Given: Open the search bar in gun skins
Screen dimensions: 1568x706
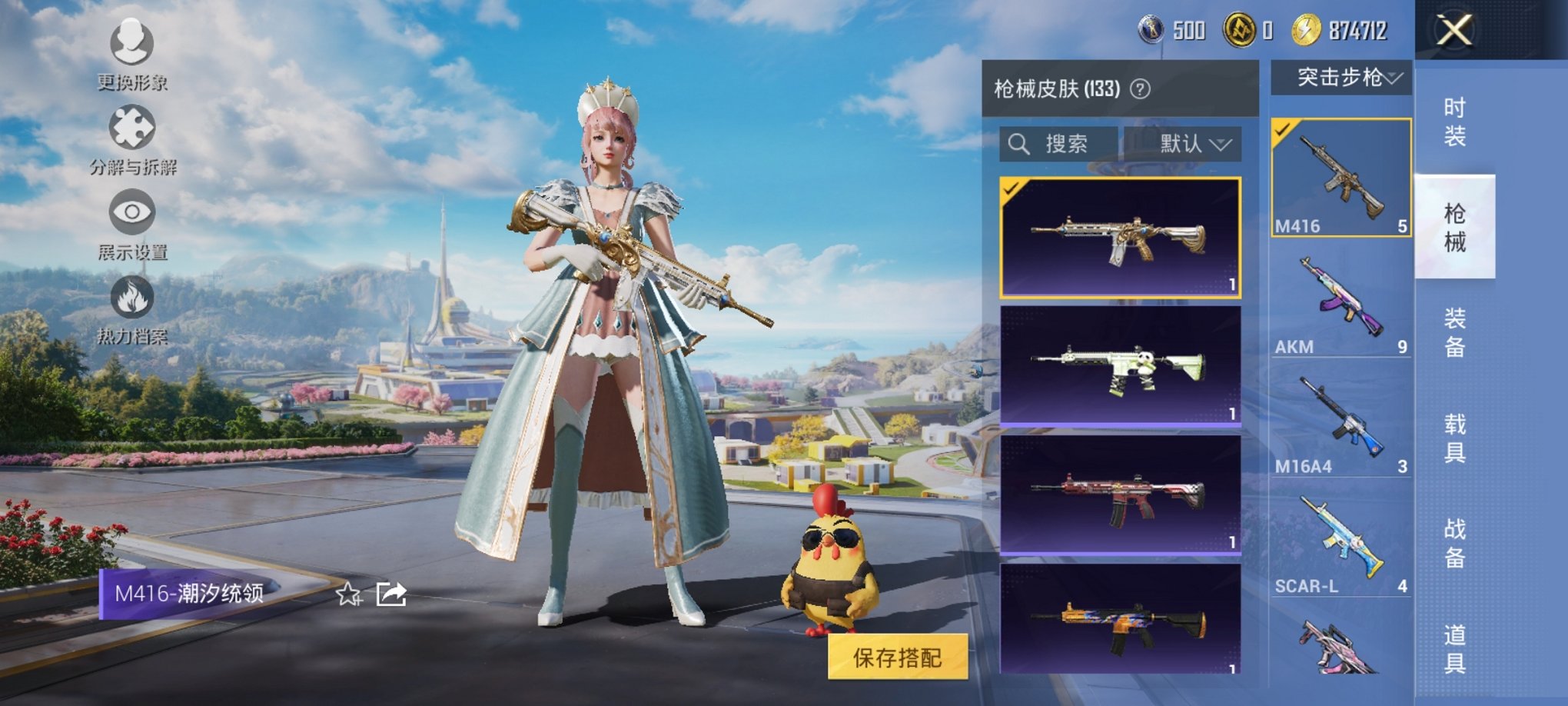Looking at the screenshot, I should [1055, 144].
